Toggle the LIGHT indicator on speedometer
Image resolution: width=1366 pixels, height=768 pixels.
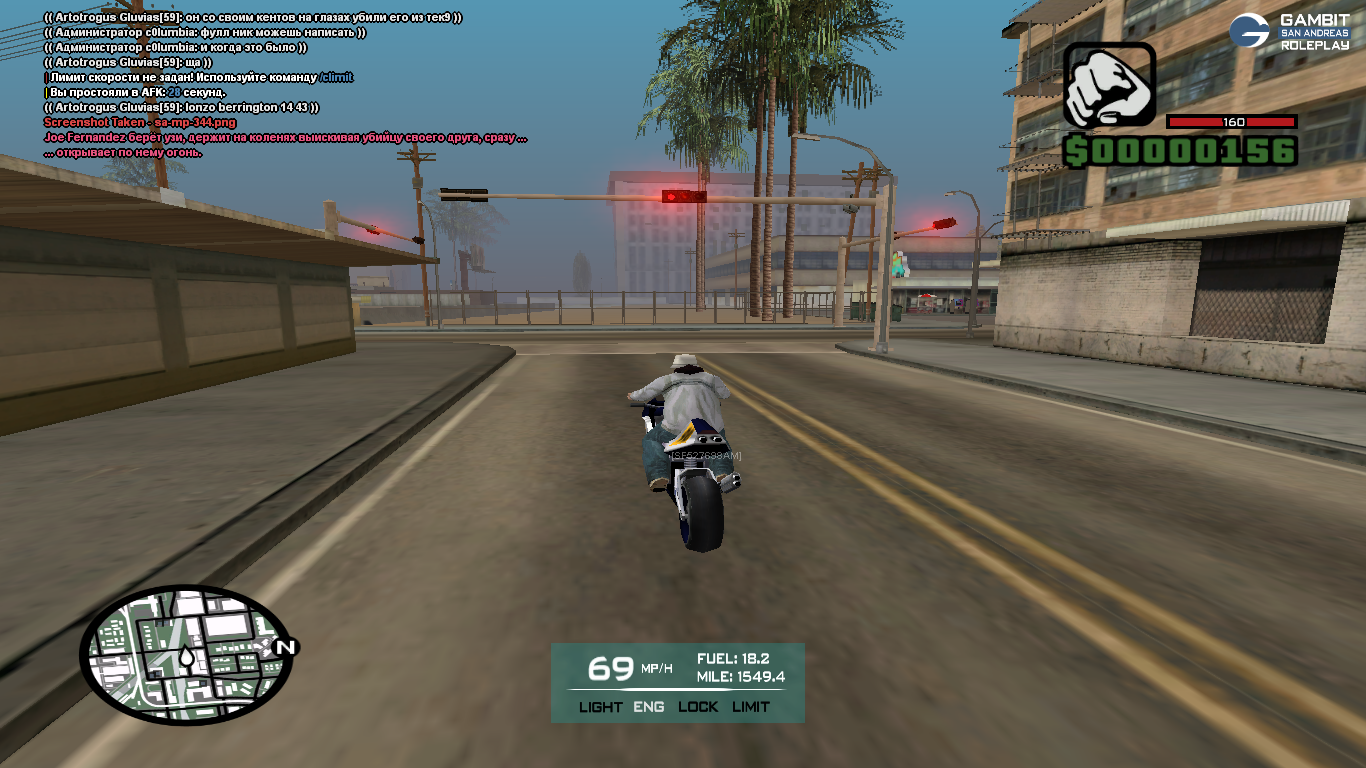600,706
